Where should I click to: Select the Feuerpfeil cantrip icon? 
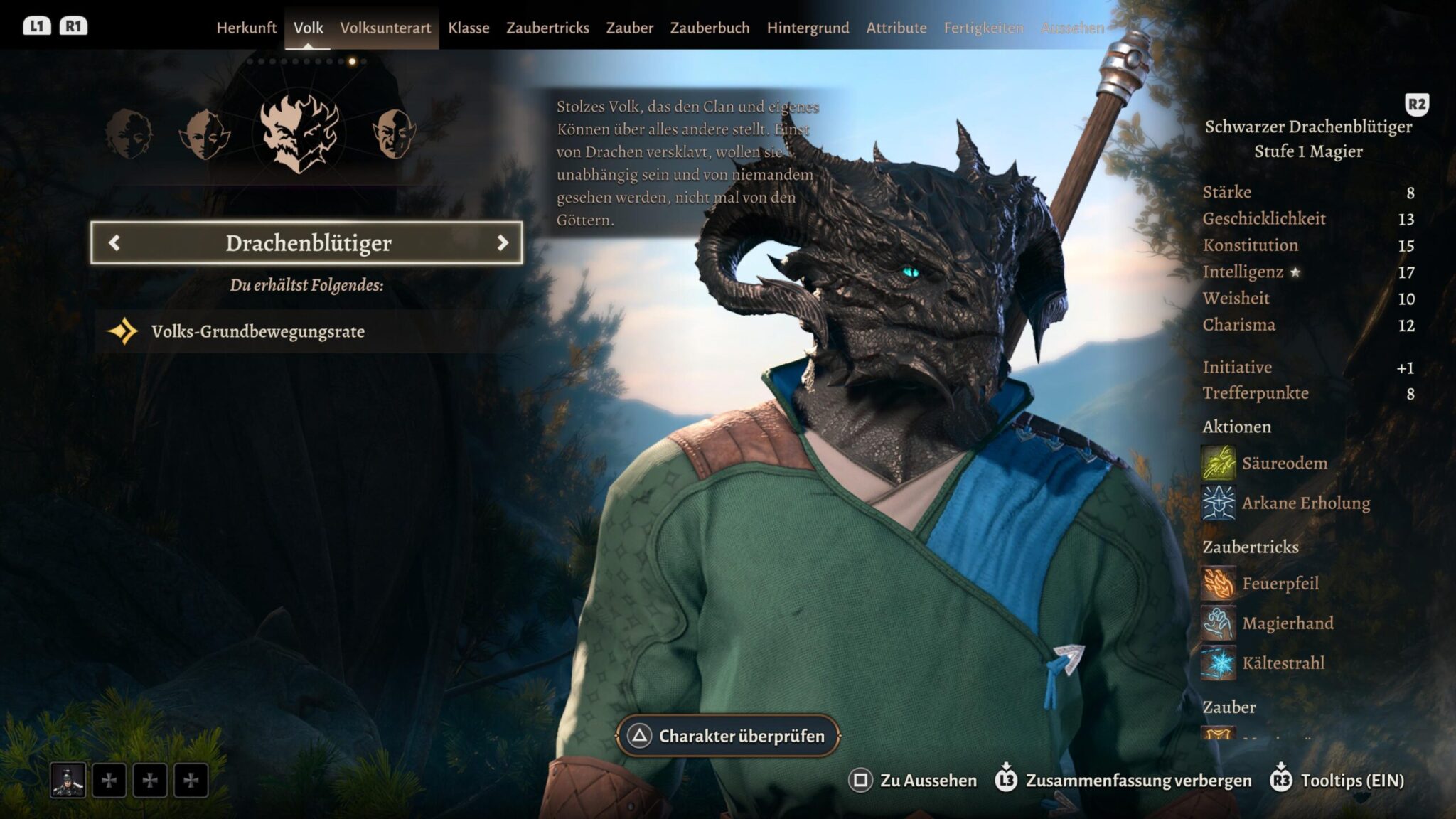pyautogui.click(x=1218, y=584)
